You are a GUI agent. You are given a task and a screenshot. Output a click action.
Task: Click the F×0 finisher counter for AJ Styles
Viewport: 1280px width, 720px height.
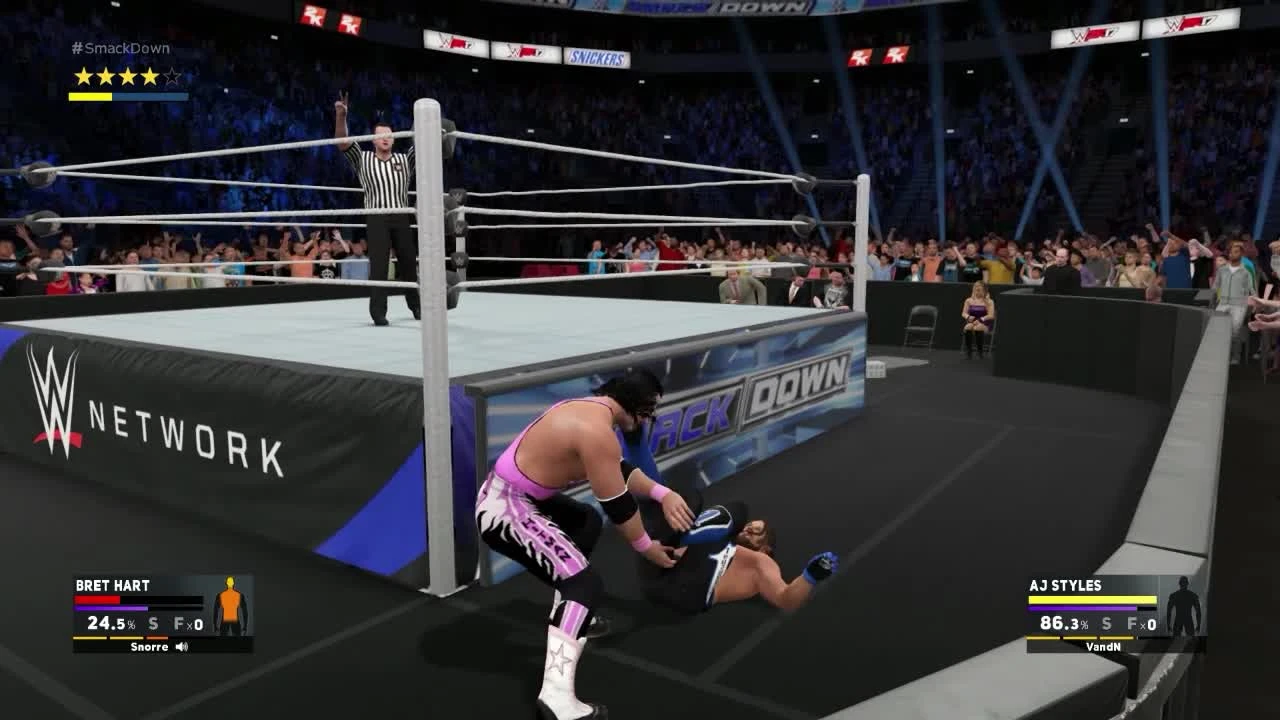tap(1143, 621)
